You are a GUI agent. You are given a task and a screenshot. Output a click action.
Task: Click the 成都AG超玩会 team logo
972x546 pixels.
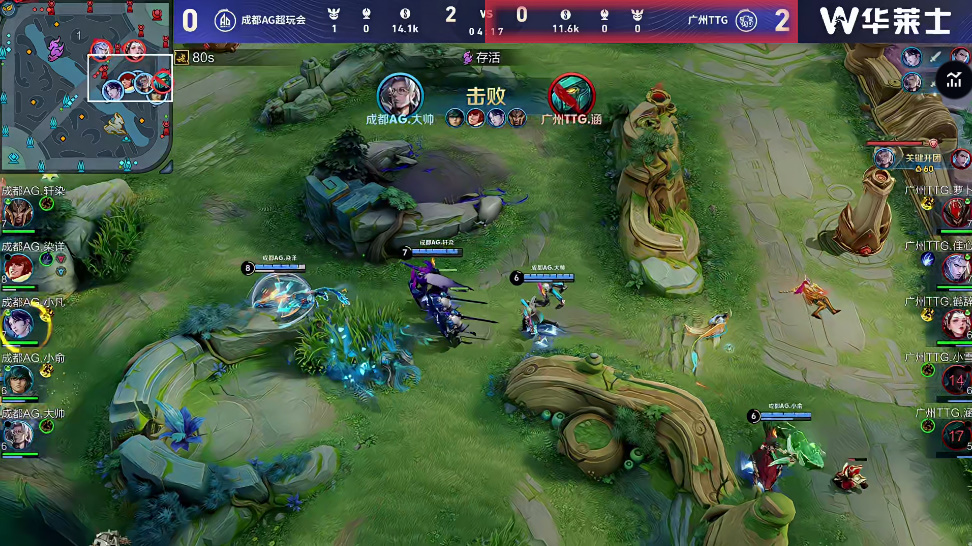(225, 20)
